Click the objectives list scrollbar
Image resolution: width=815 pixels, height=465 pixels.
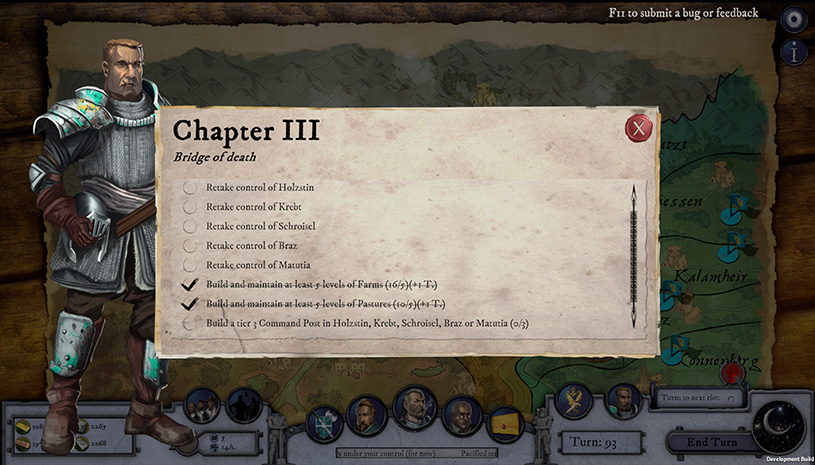click(631, 255)
